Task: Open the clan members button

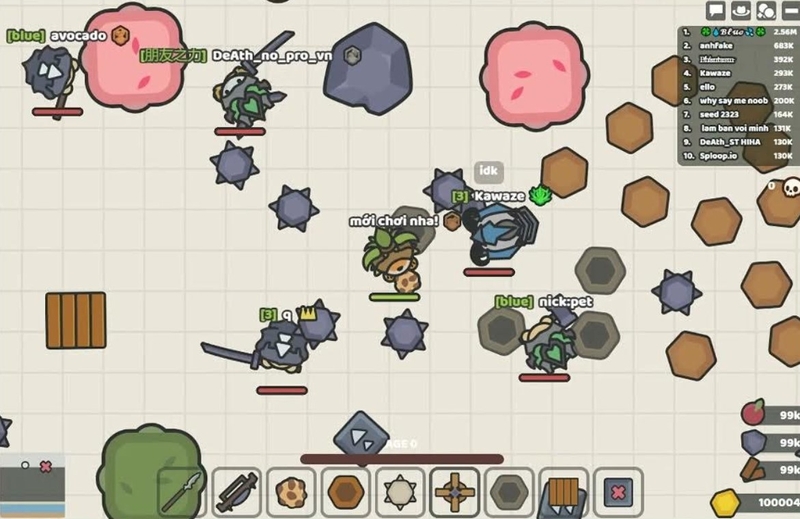Action: coord(766,11)
